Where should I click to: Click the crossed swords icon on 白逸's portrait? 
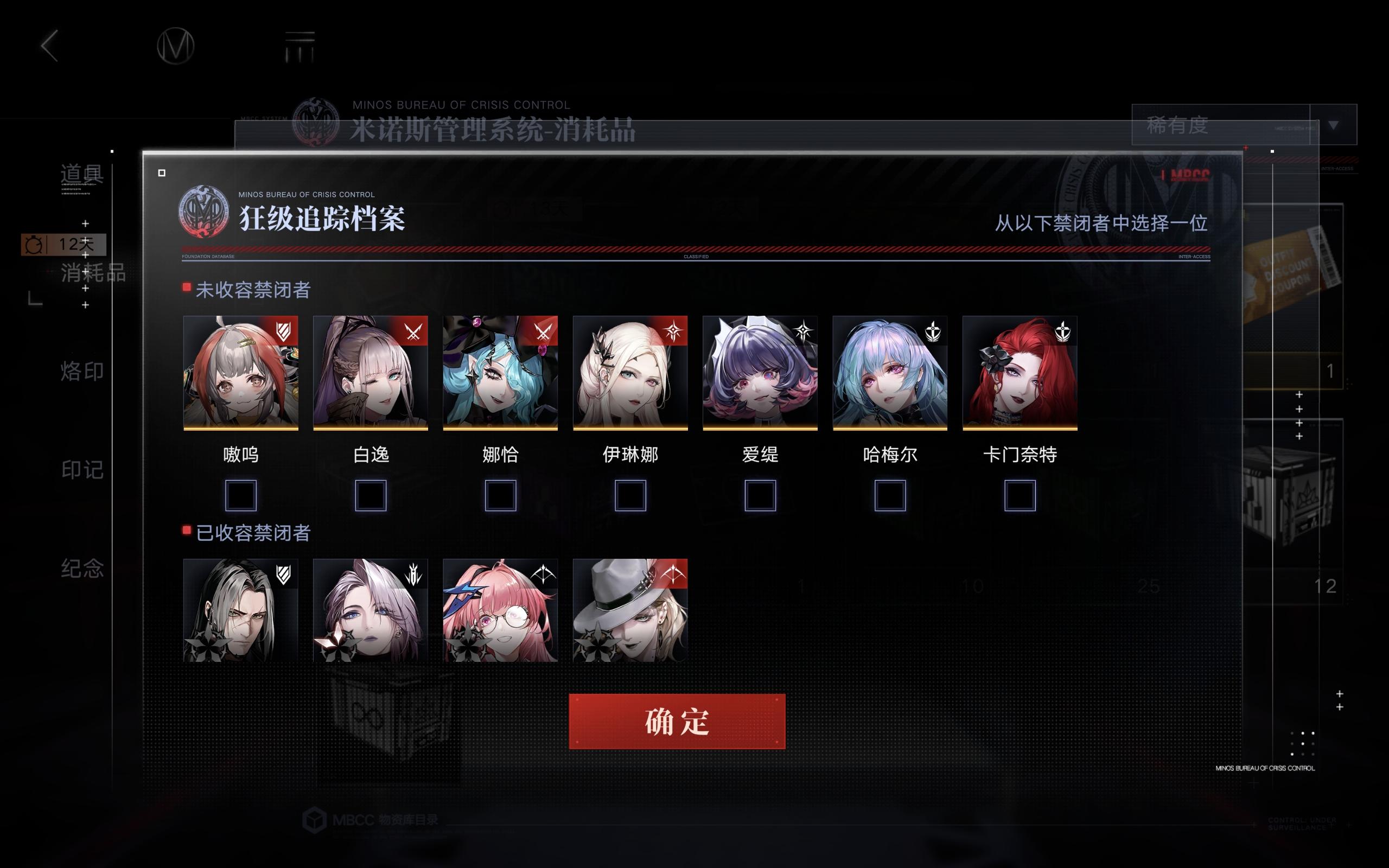pyautogui.click(x=415, y=332)
